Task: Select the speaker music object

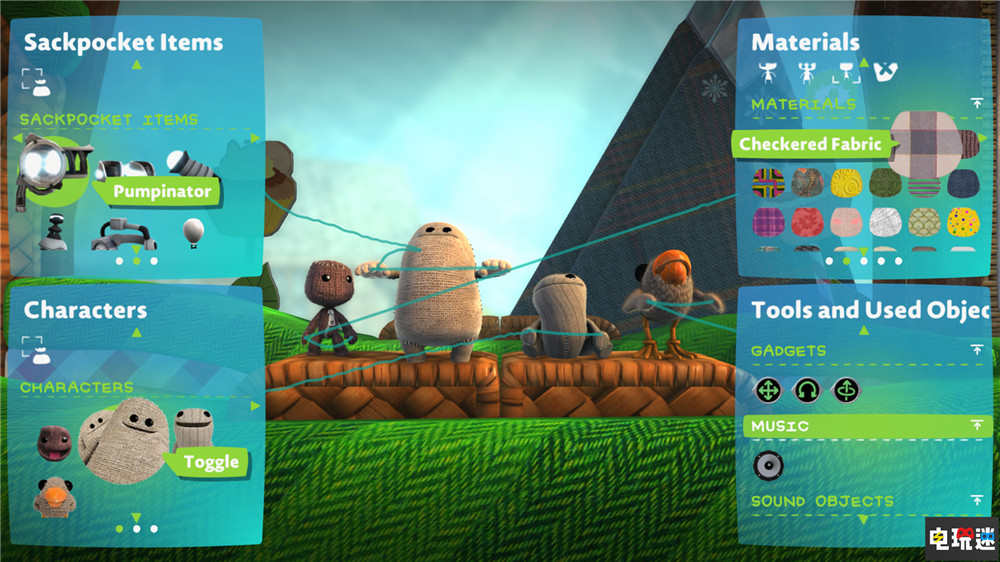Action: pyautogui.click(x=768, y=465)
